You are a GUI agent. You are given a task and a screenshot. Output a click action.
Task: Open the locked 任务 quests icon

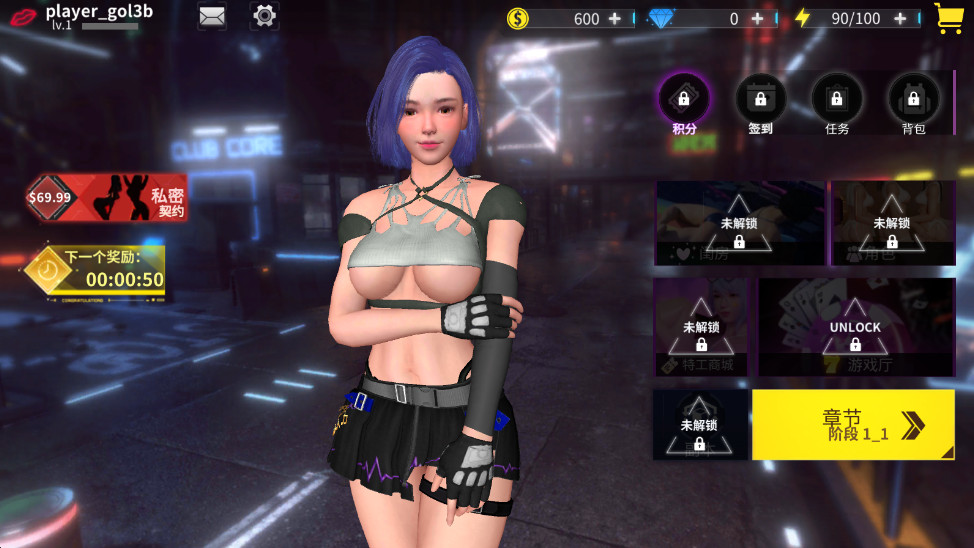837,99
